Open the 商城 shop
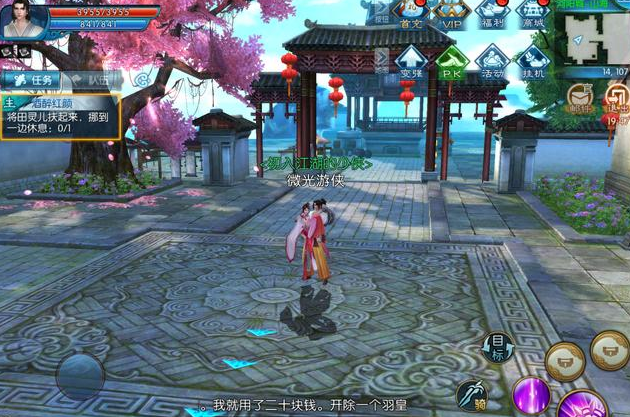Viewport: 630px width, 417px height. point(534,14)
